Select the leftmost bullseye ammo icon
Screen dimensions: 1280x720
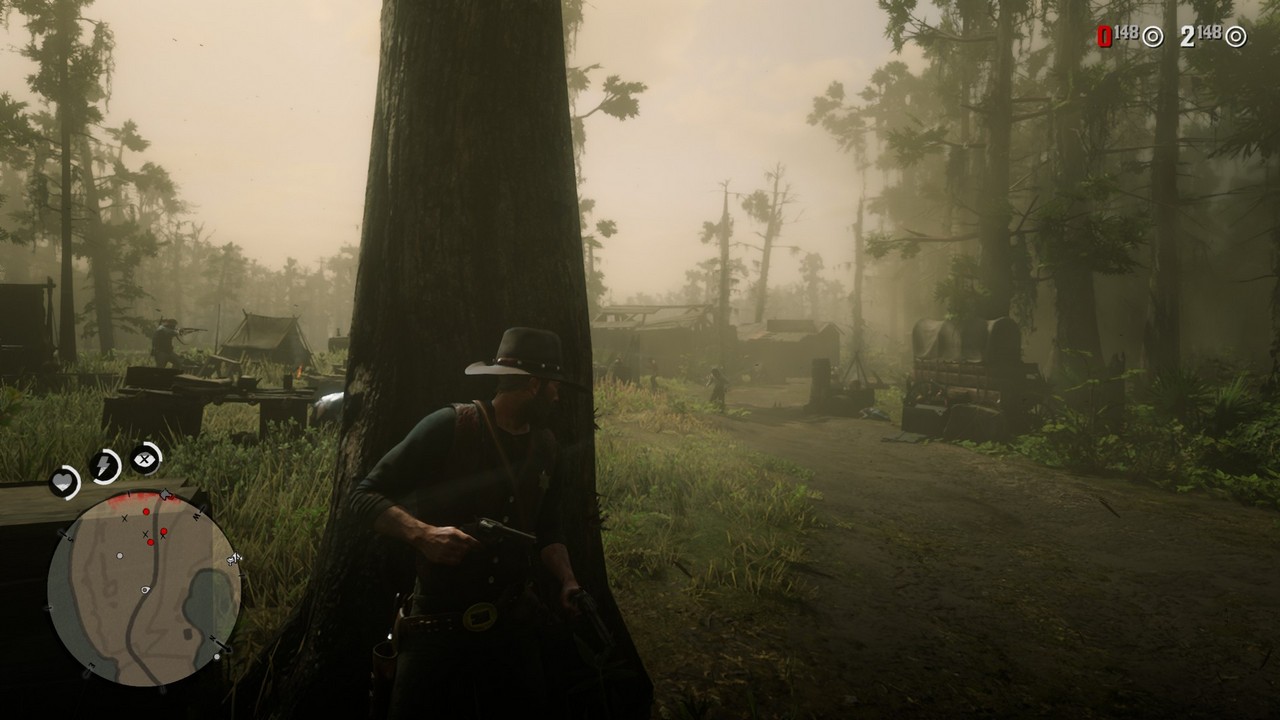coord(1152,38)
